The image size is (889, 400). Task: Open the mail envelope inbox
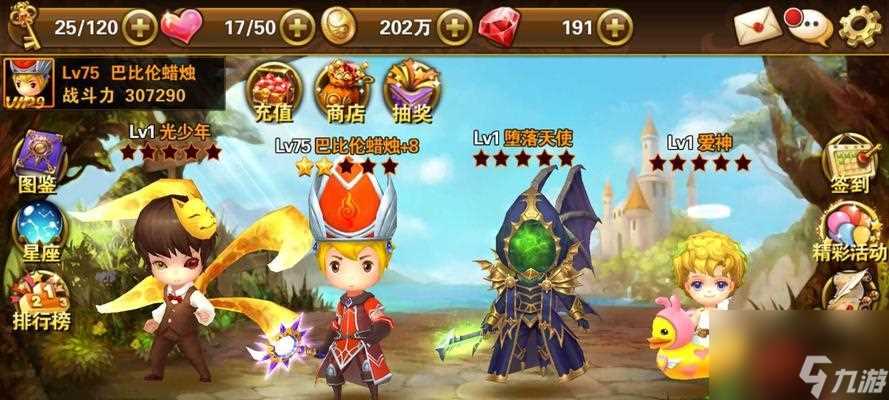757,26
